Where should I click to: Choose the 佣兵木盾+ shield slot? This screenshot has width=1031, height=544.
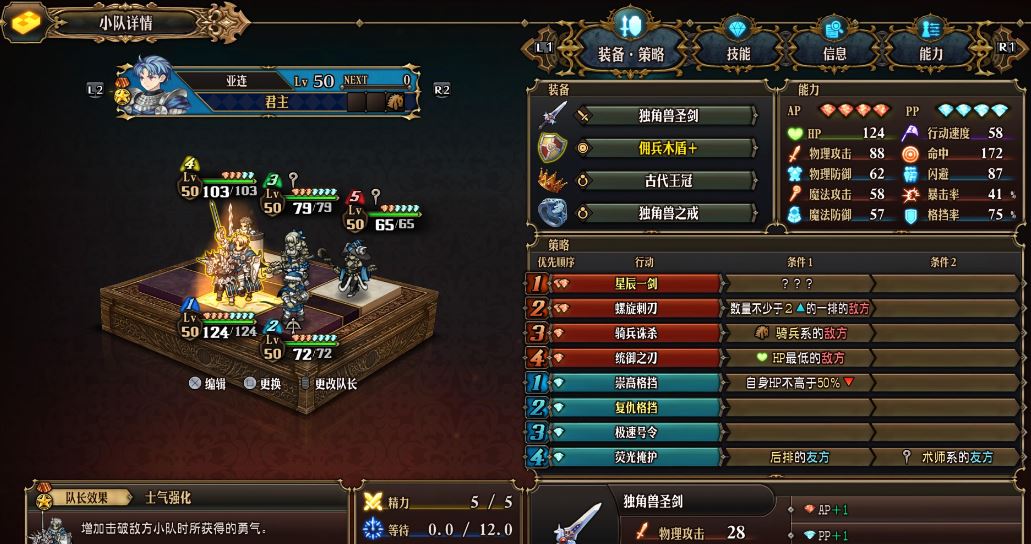click(667, 148)
